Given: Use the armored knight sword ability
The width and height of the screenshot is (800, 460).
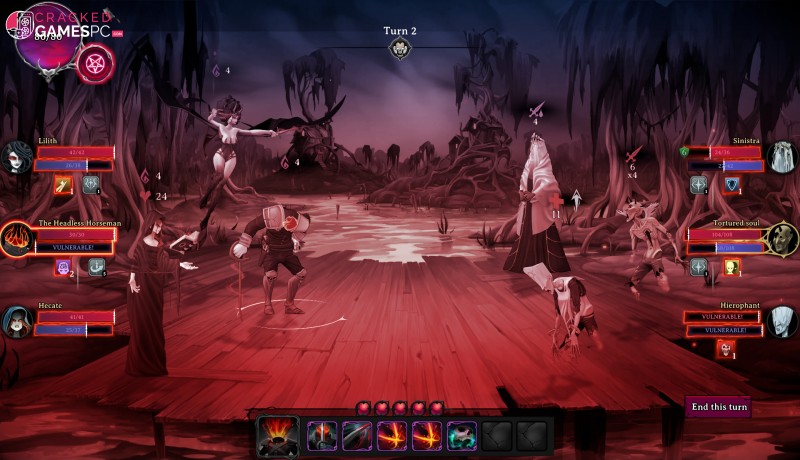Looking at the screenshot, I should [323, 435].
